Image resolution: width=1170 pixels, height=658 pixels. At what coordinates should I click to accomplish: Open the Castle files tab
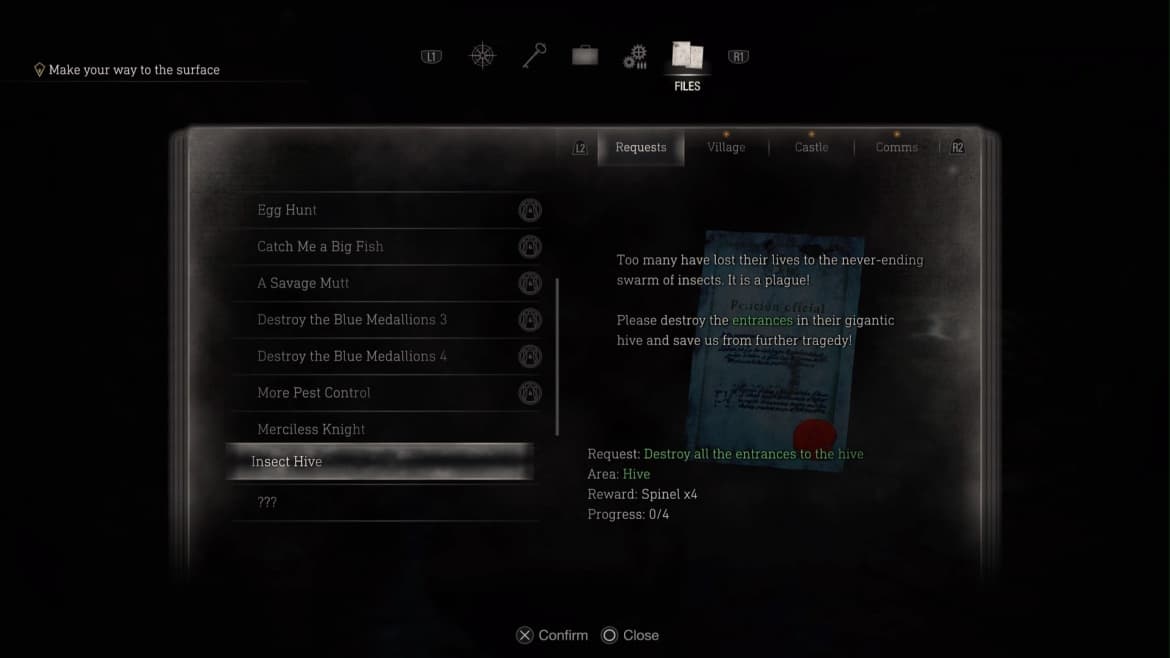pos(811,147)
